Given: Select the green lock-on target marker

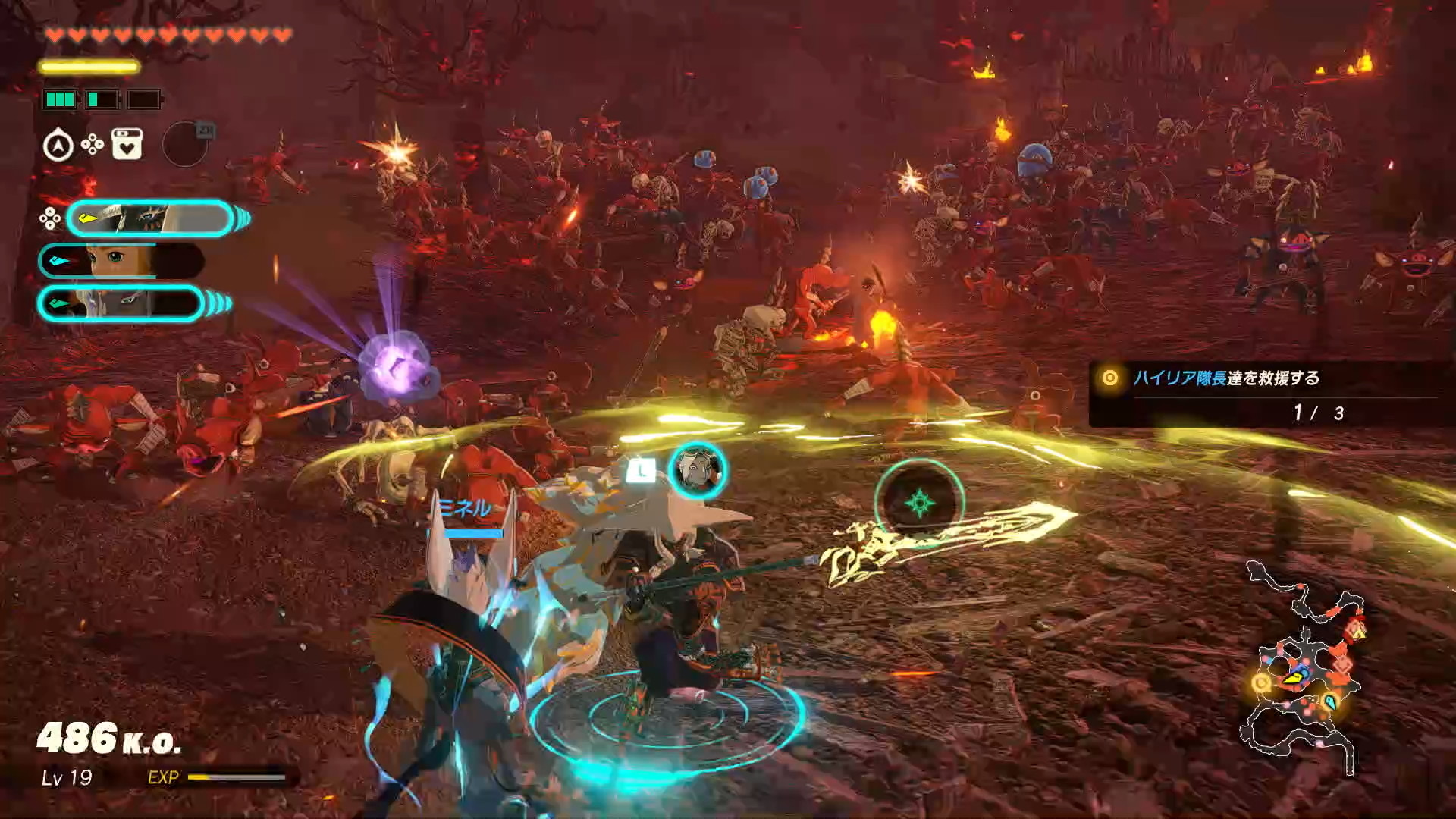Looking at the screenshot, I should [x=919, y=503].
